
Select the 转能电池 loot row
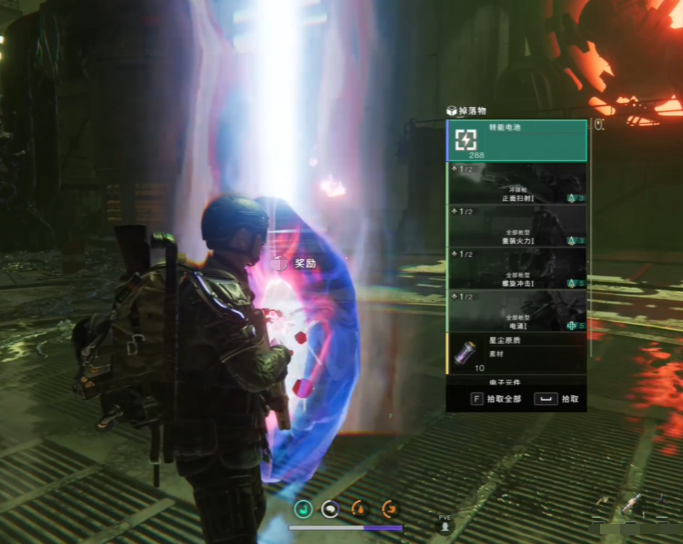tap(517, 140)
